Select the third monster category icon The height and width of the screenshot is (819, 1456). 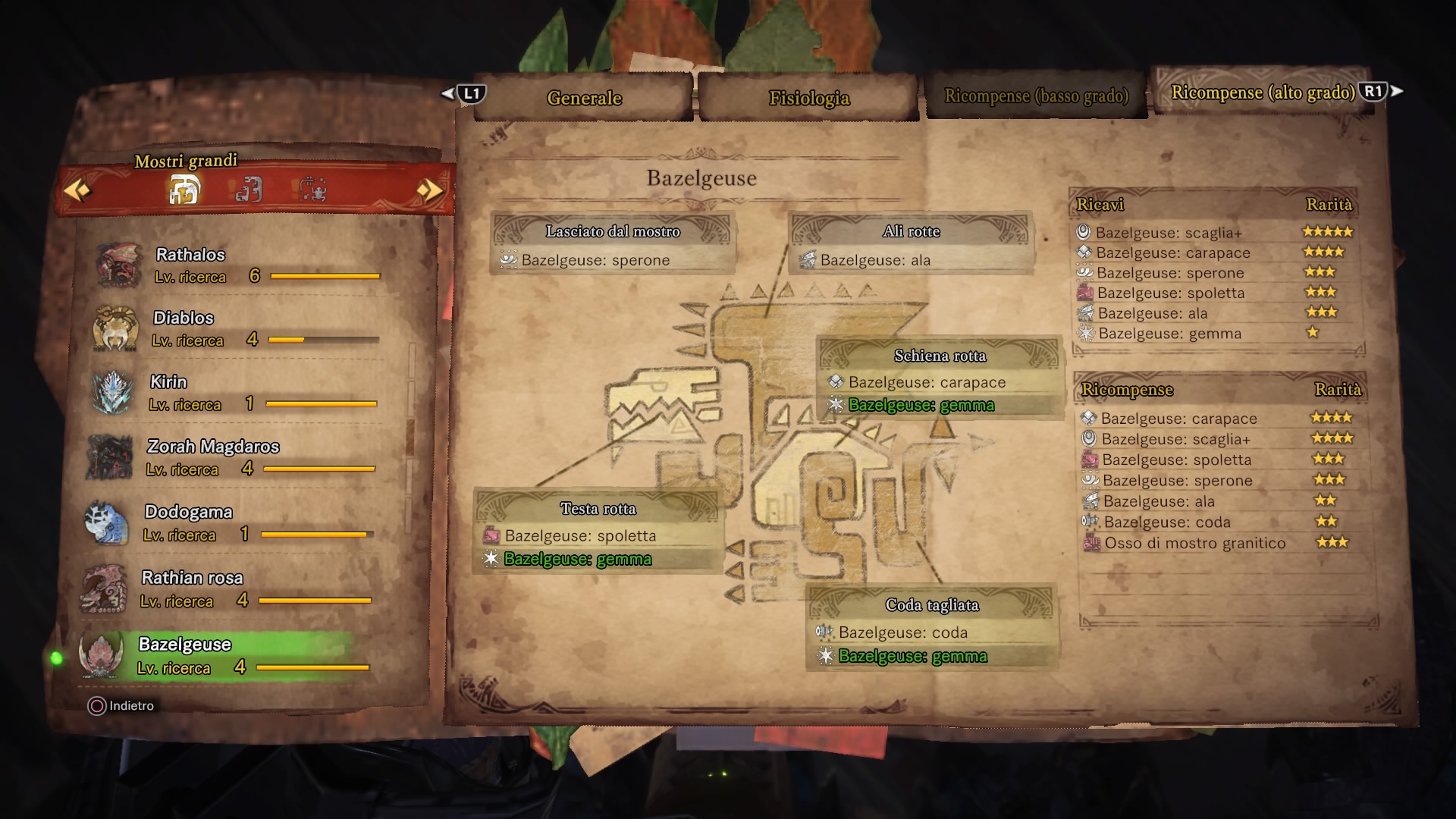pyautogui.click(x=312, y=190)
